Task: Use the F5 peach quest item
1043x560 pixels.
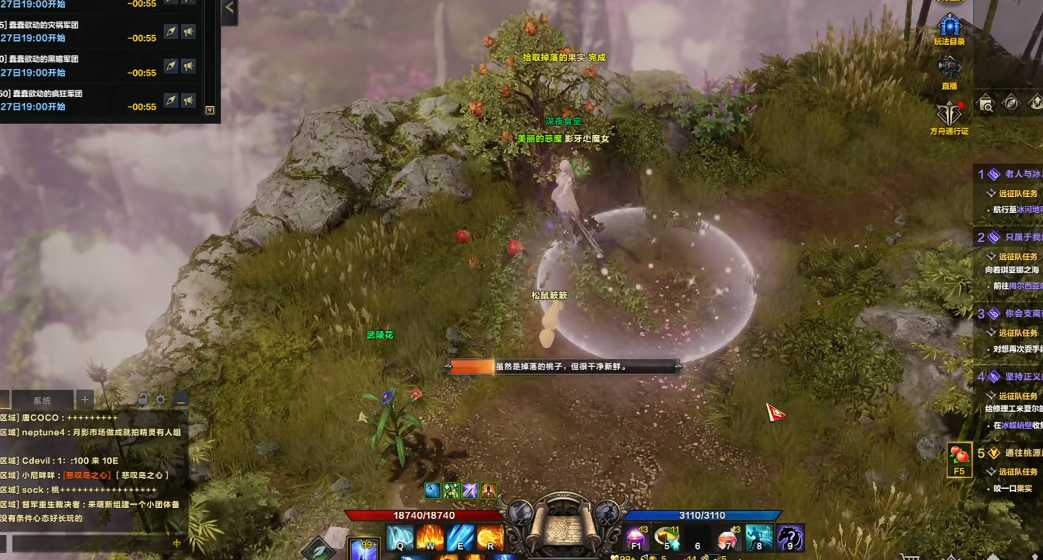Action: (959, 459)
